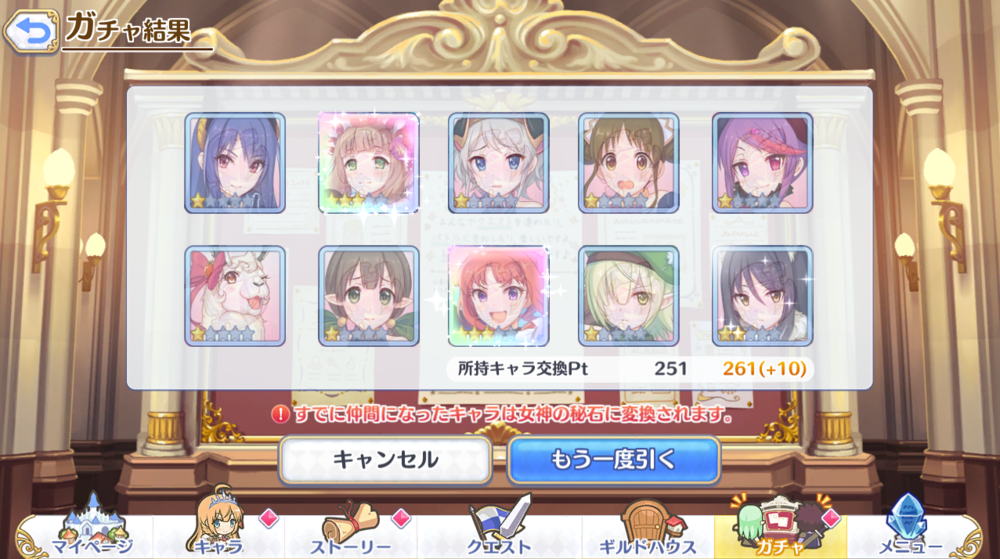Image resolution: width=1000 pixels, height=559 pixels.
Task: Pick the crying brown-haired girl portrait
Action: (629, 163)
